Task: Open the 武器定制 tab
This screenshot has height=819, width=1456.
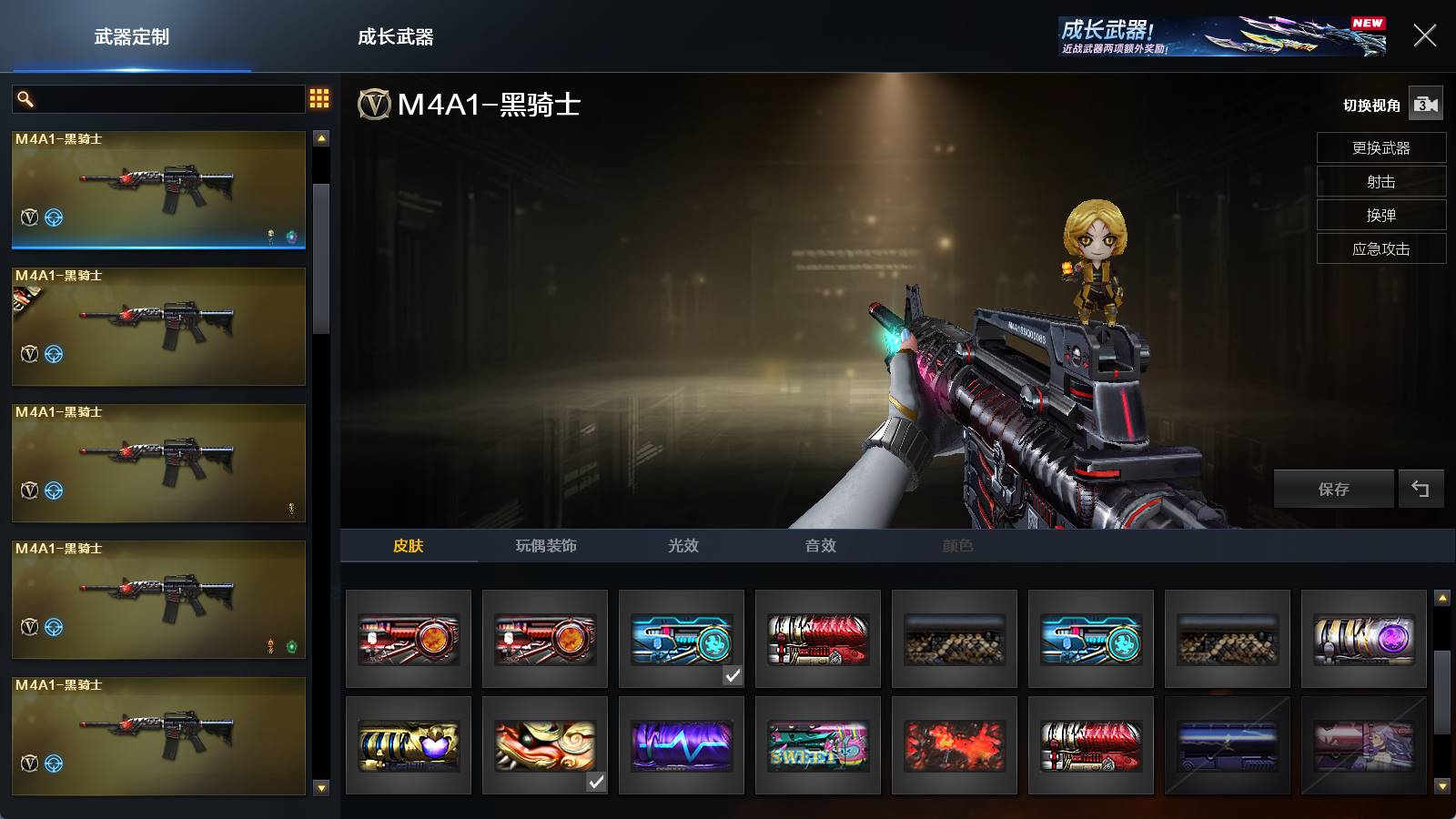Action: [x=132, y=37]
